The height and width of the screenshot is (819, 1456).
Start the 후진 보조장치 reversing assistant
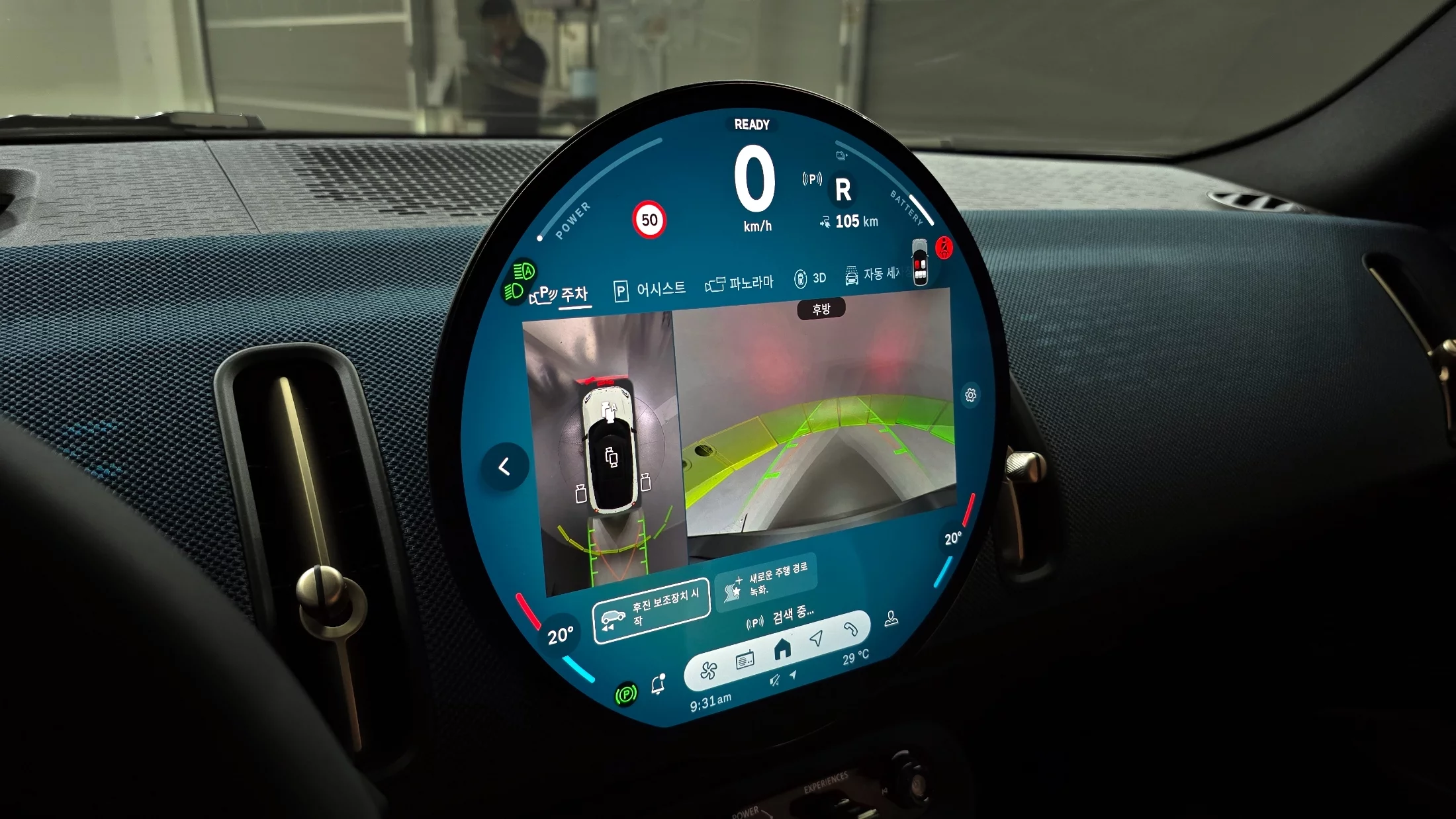[651, 610]
